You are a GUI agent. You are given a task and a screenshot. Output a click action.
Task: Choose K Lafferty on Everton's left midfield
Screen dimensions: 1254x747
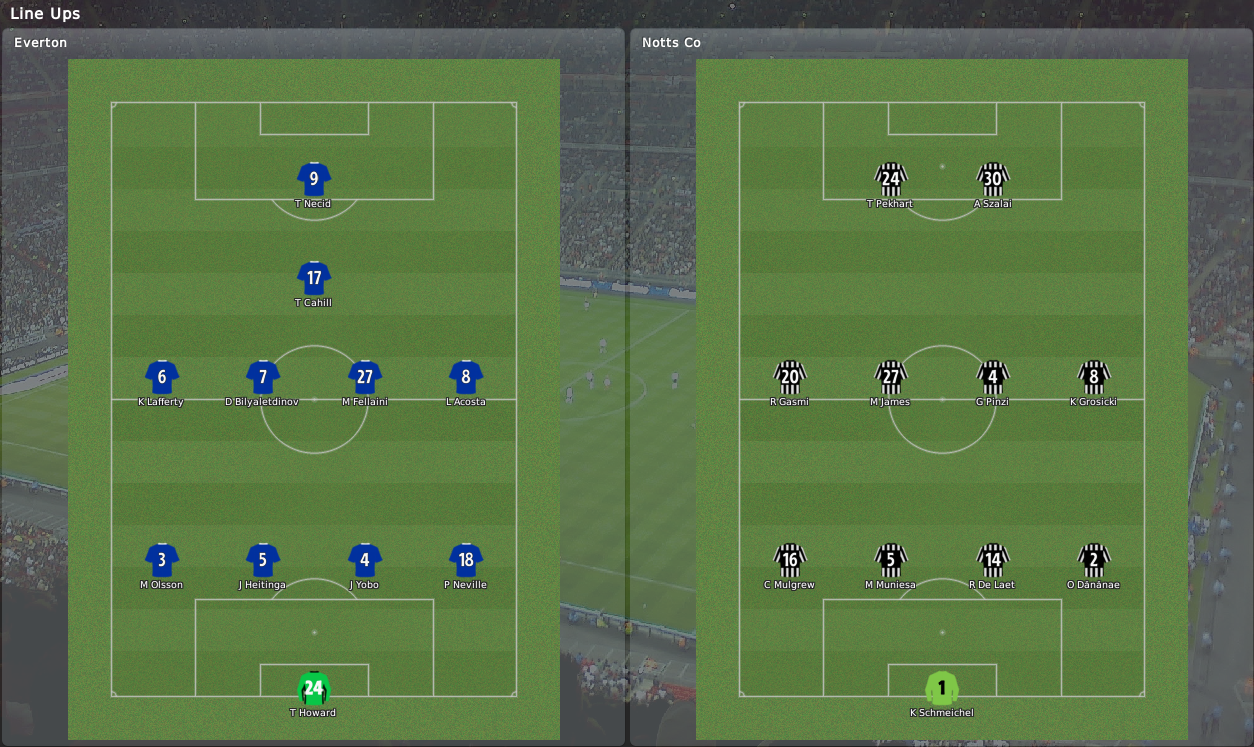162,377
